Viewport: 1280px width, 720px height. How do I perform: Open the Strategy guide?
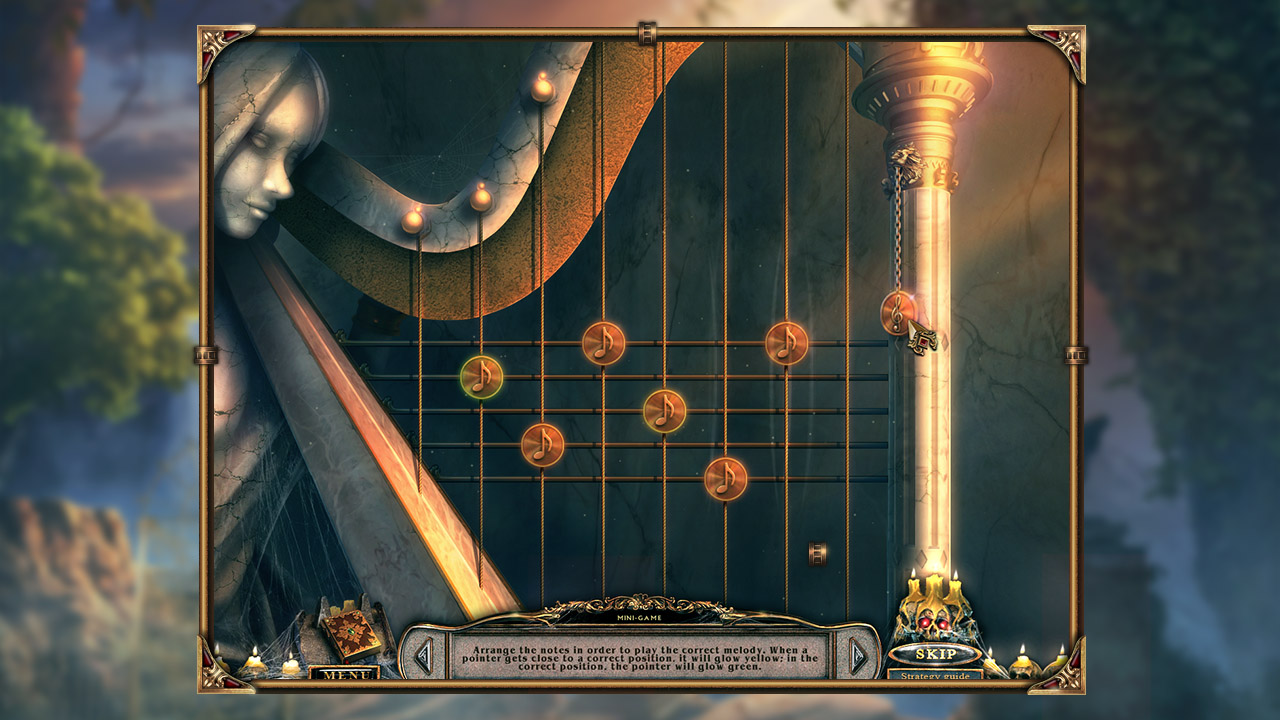tap(938, 676)
